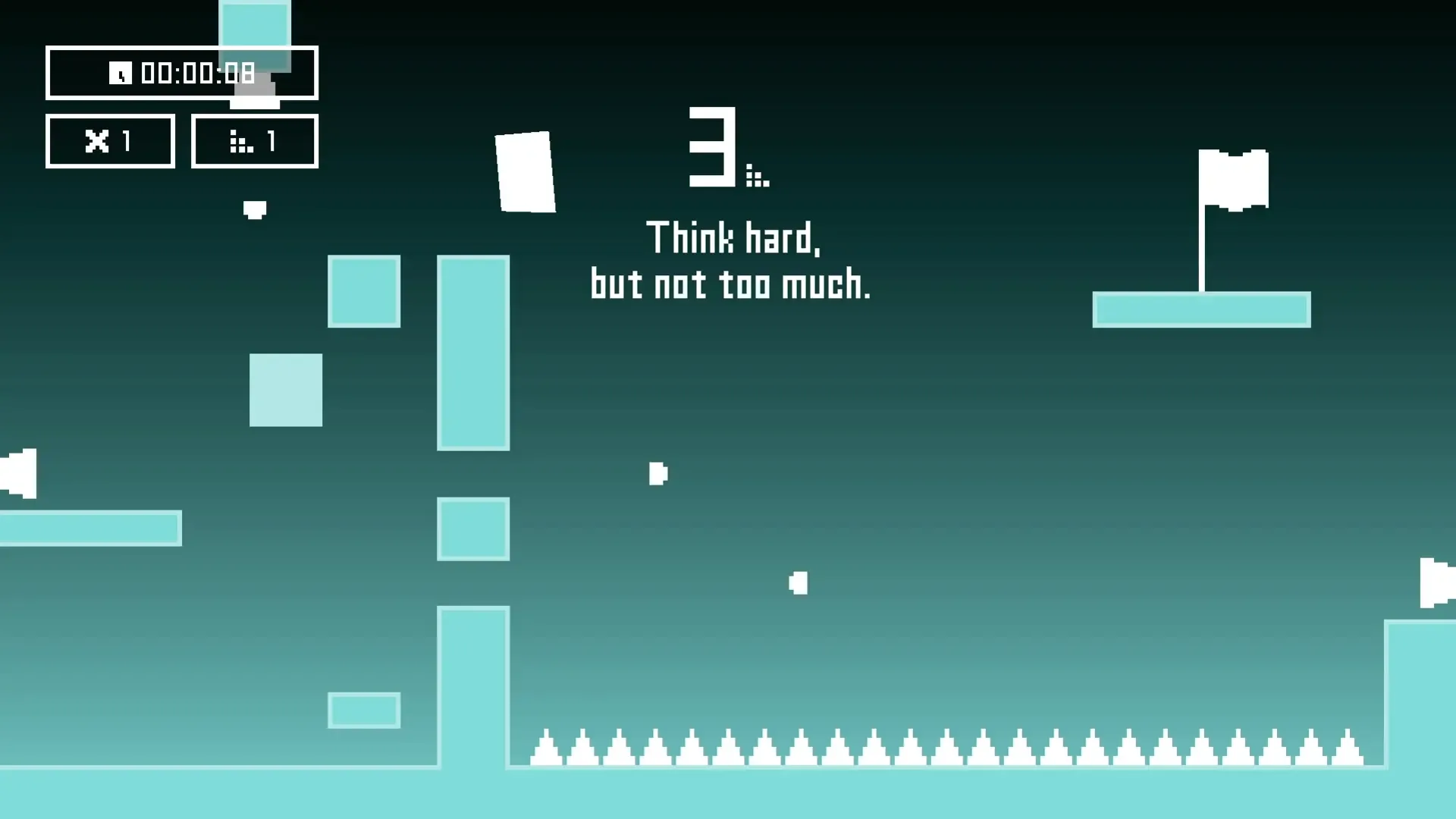Click the small white collectible above the spikes
The width and height of the screenshot is (1456, 819).
click(x=798, y=582)
